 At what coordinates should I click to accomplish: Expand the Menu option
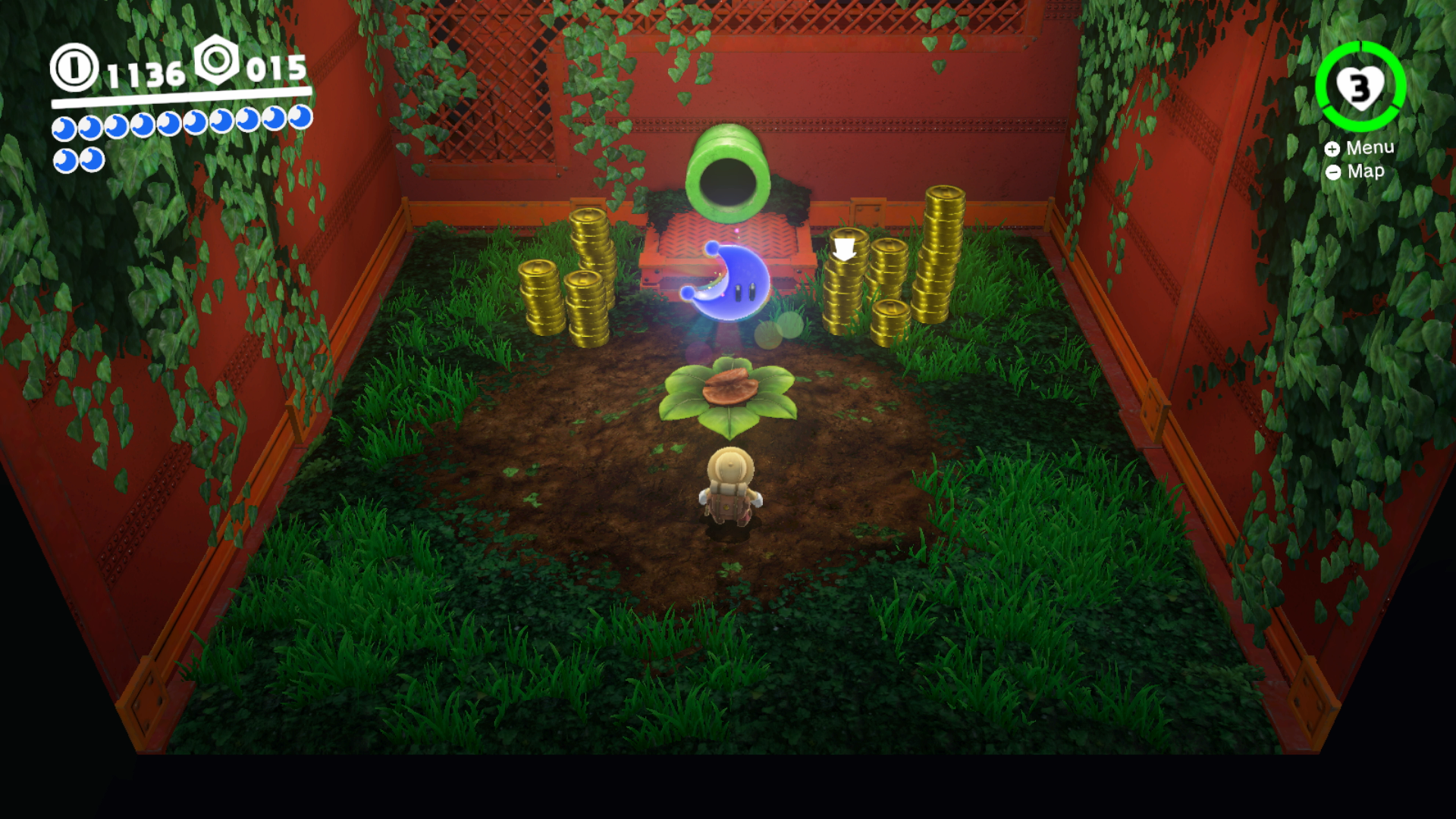(1370, 149)
